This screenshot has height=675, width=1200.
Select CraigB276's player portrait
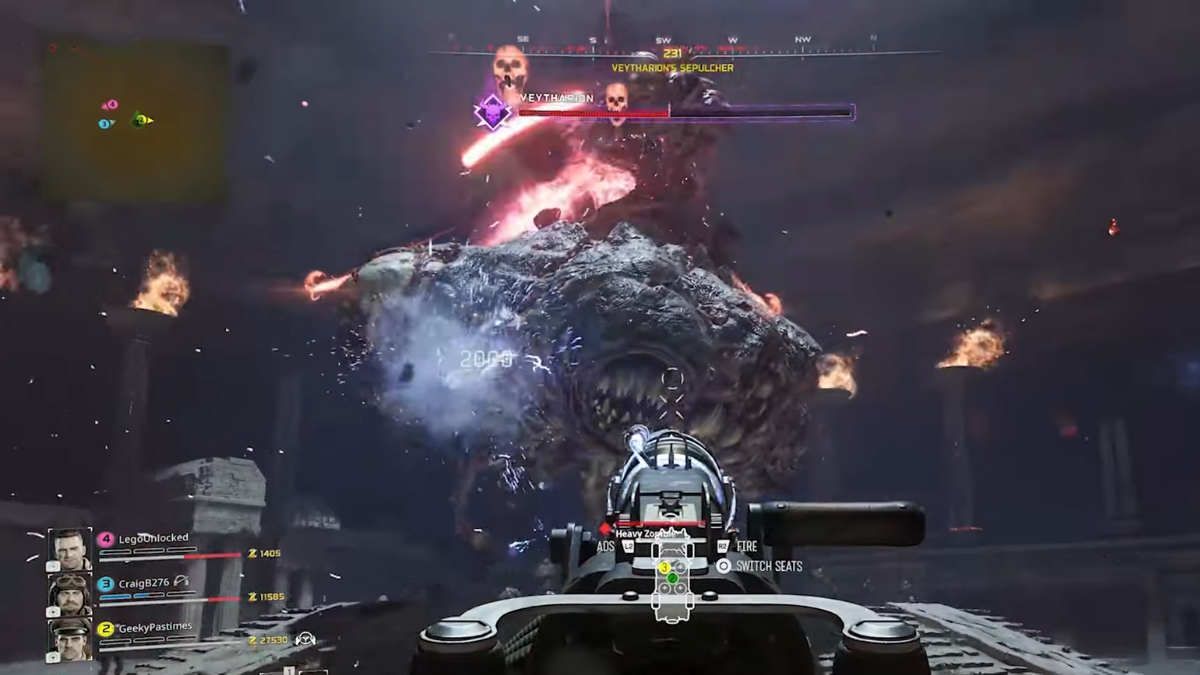(70, 595)
